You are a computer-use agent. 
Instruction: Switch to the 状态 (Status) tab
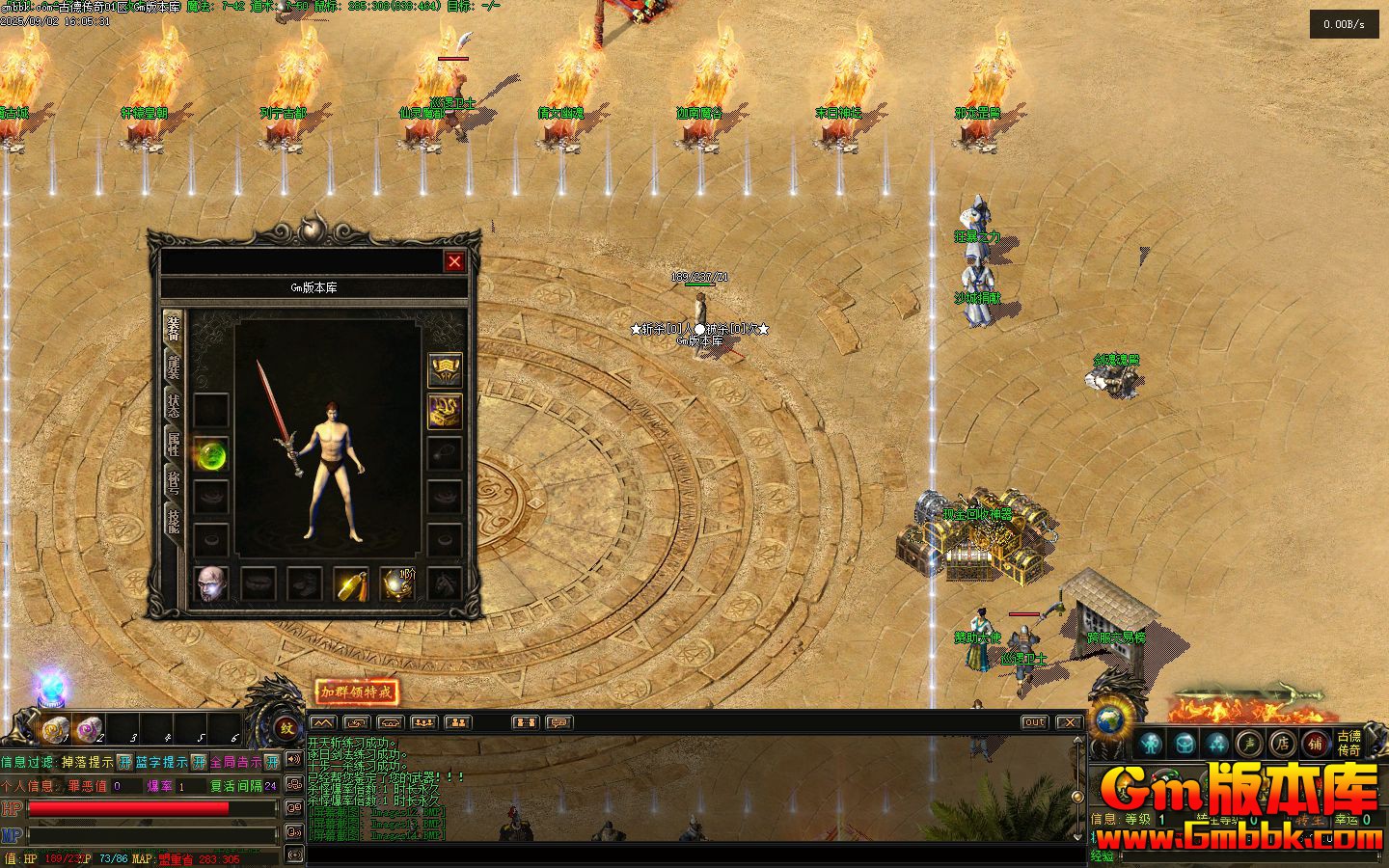174,405
